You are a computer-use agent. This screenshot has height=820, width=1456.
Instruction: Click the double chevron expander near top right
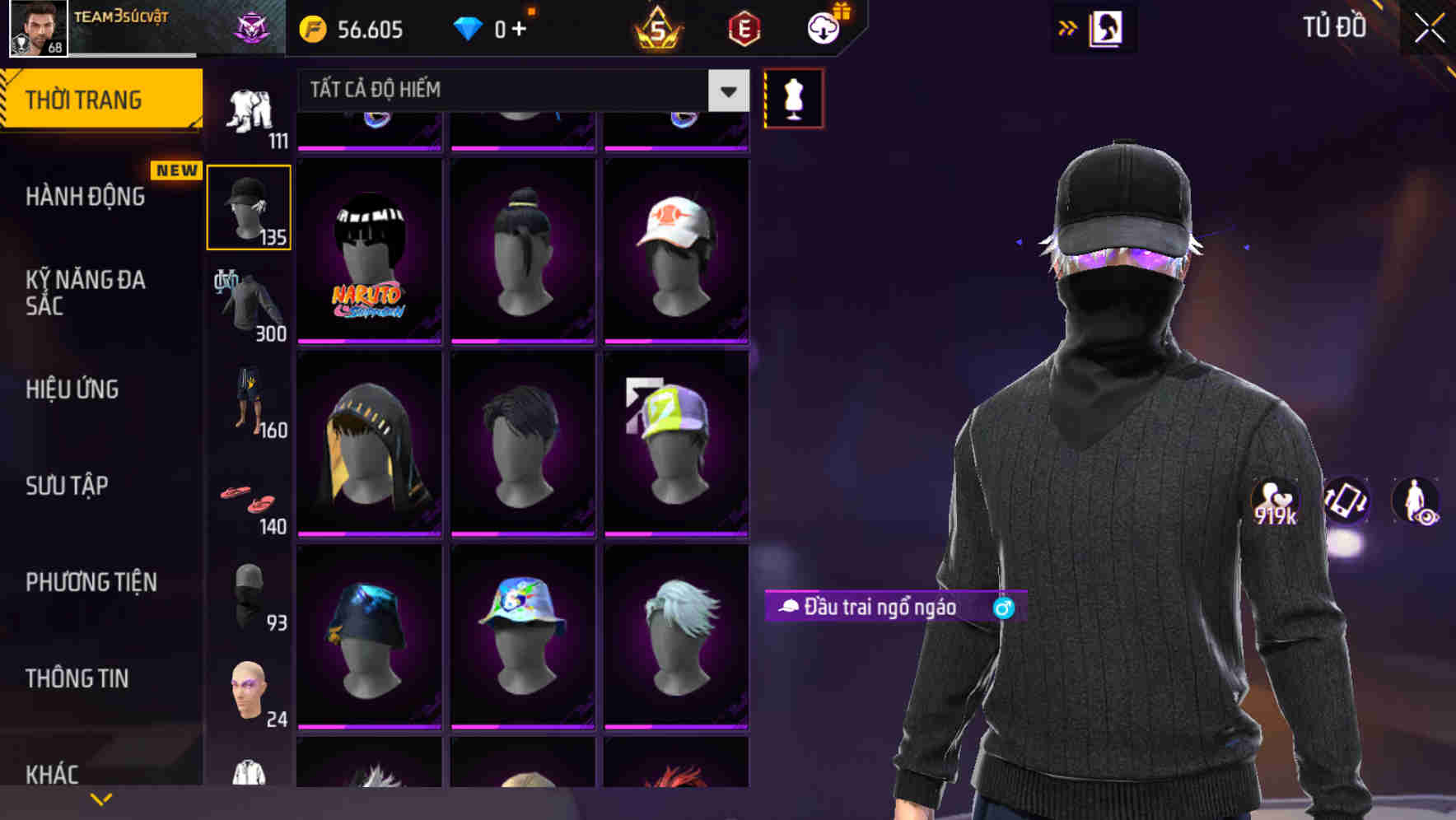(1068, 27)
